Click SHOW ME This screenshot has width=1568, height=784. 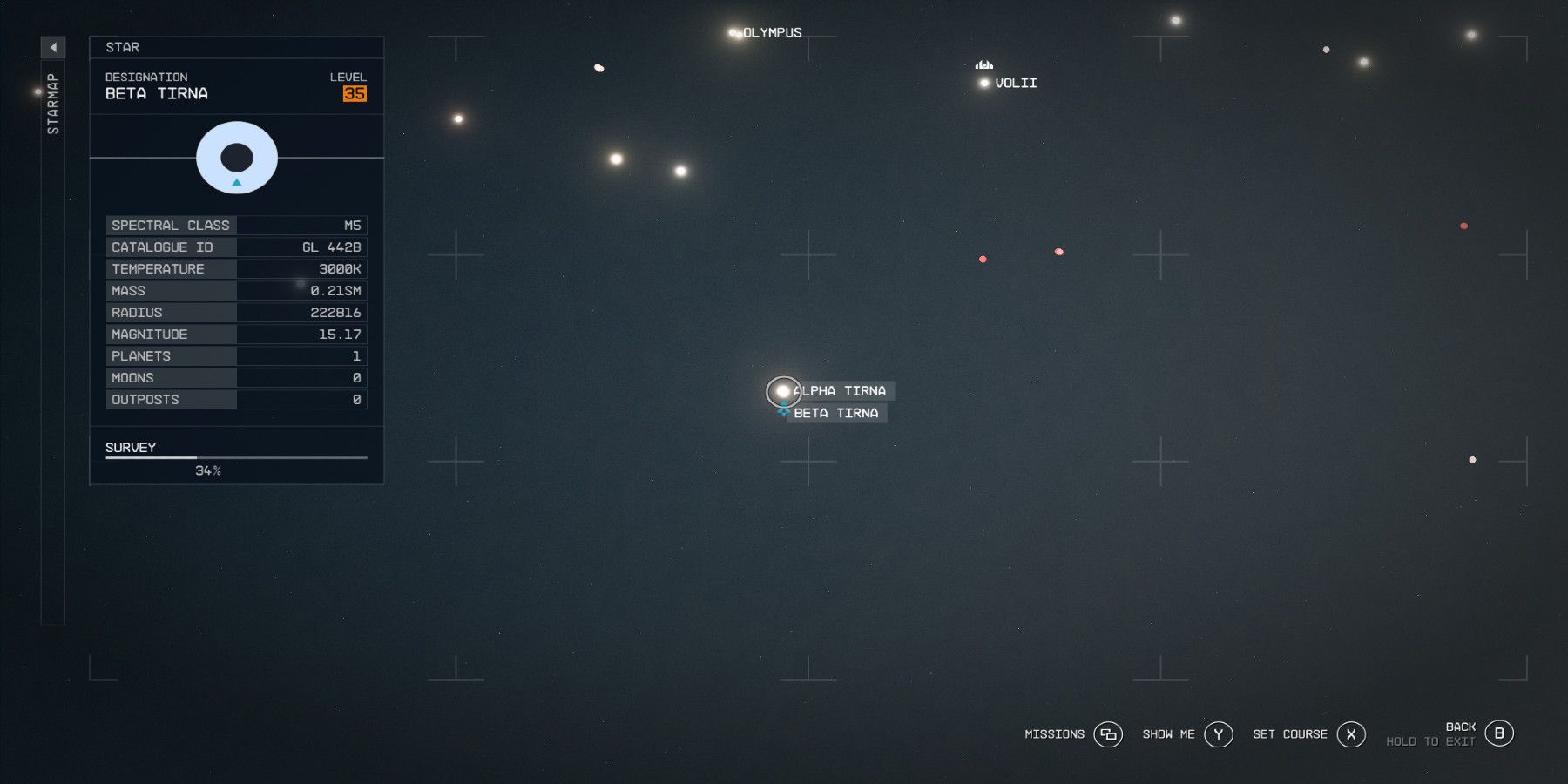(x=1167, y=734)
